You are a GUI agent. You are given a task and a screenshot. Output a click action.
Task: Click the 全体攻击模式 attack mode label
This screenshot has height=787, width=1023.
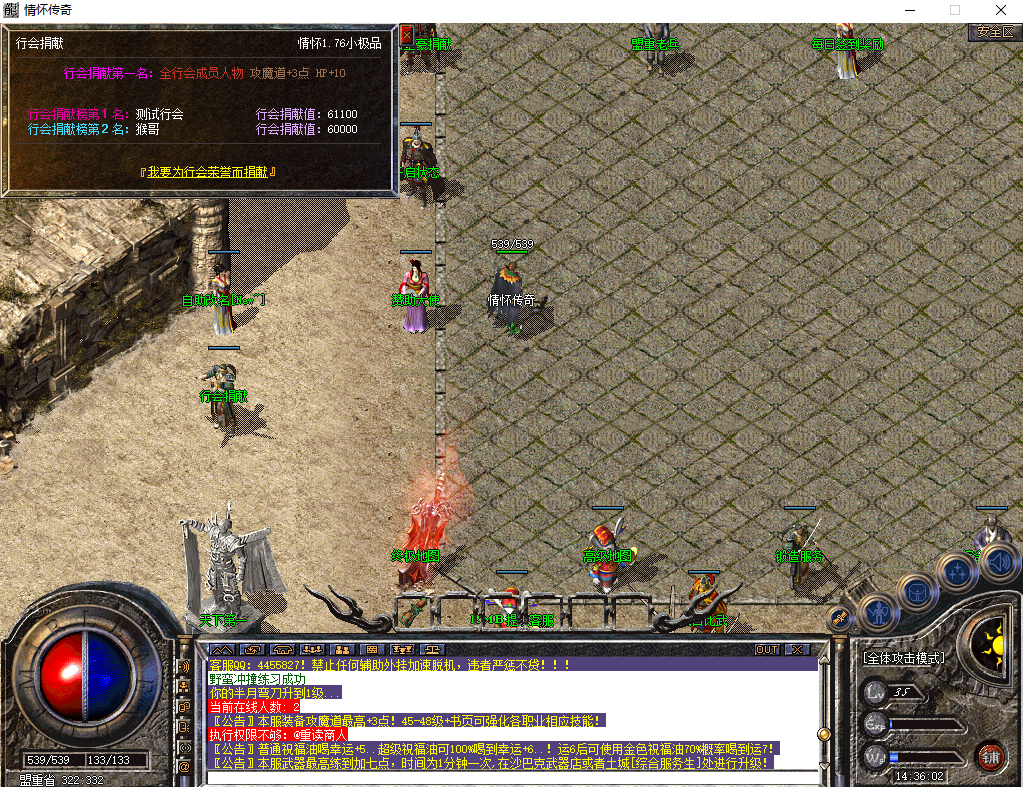pyautogui.click(x=904, y=658)
